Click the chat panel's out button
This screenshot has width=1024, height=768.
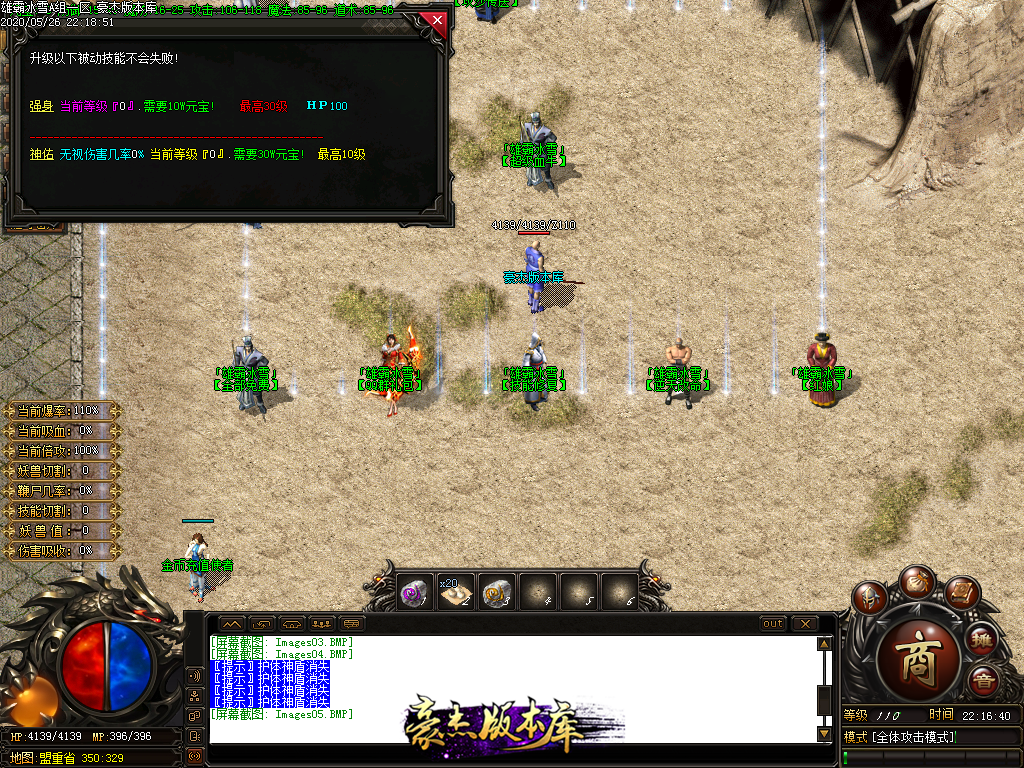point(773,624)
